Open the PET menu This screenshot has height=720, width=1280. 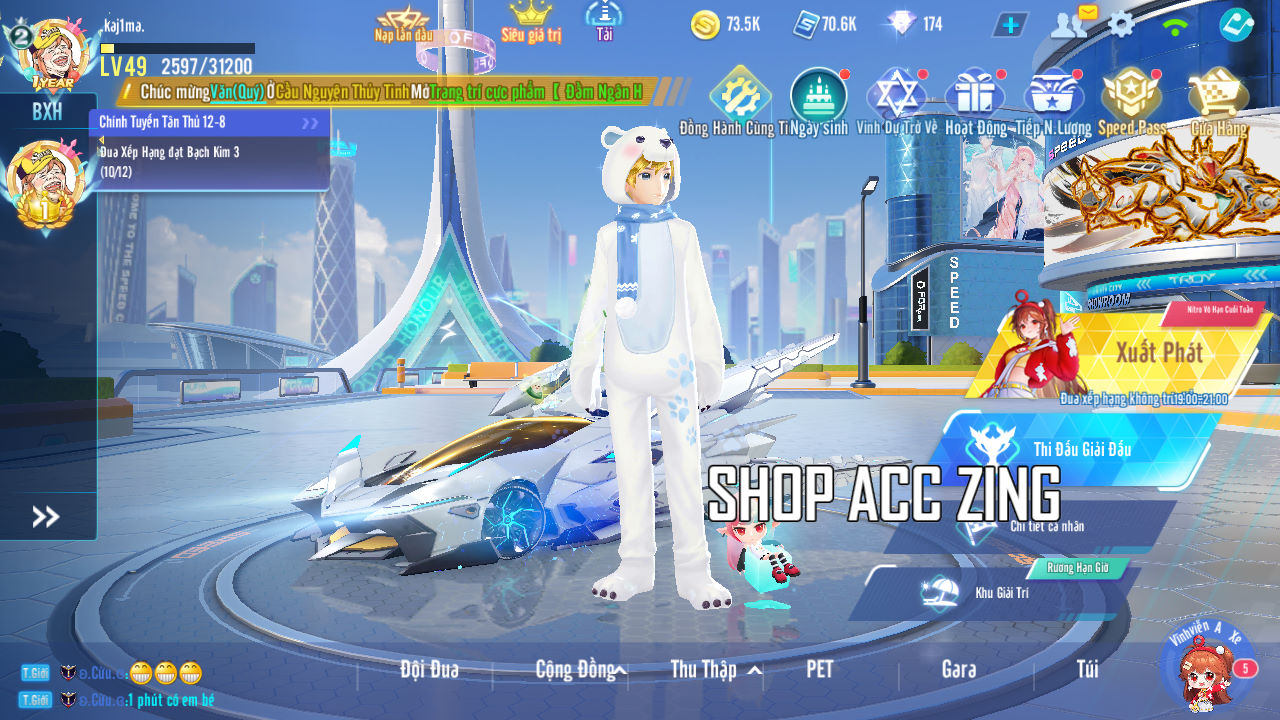[819, 669]
